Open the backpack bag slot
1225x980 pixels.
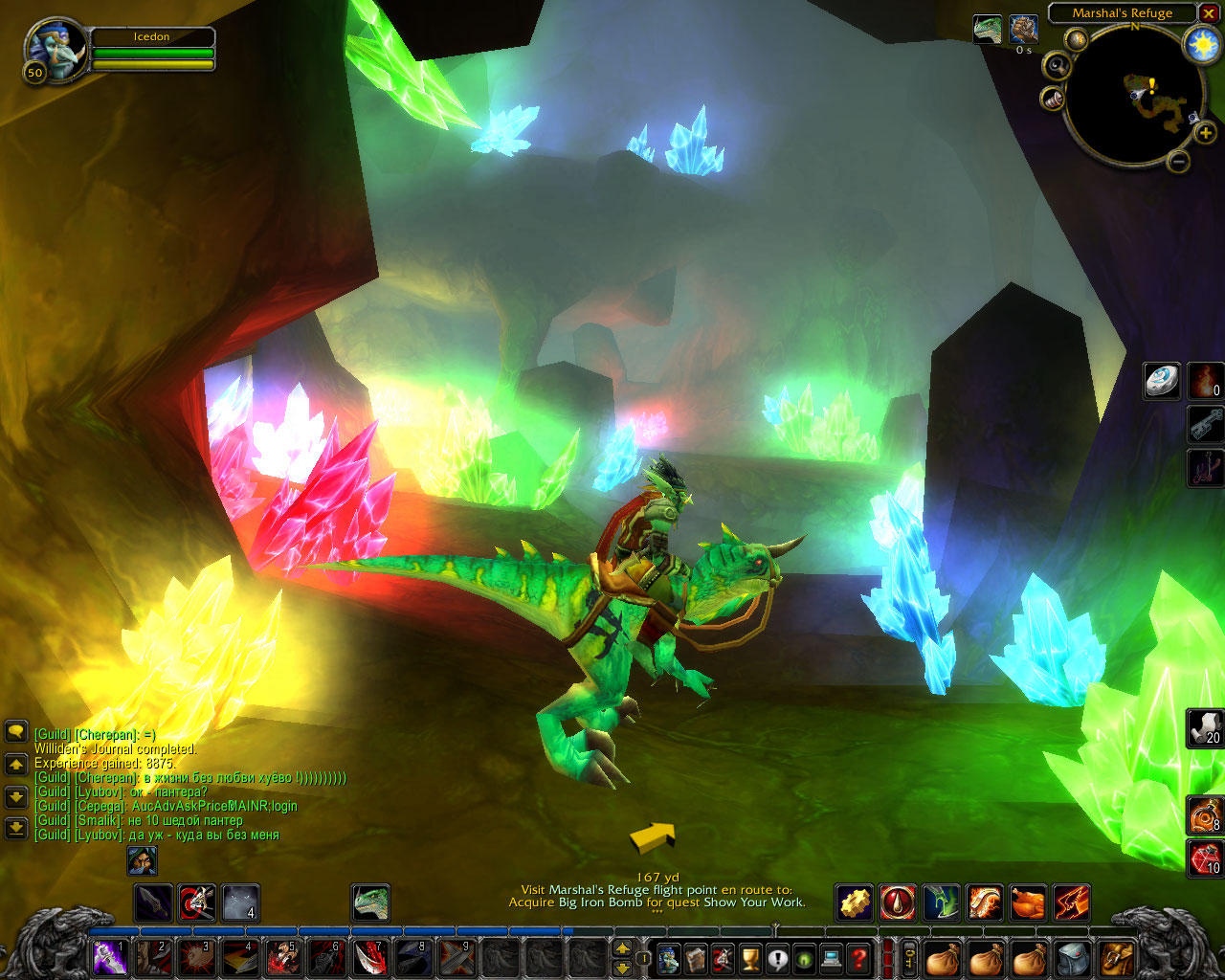tap(1117, 957)
